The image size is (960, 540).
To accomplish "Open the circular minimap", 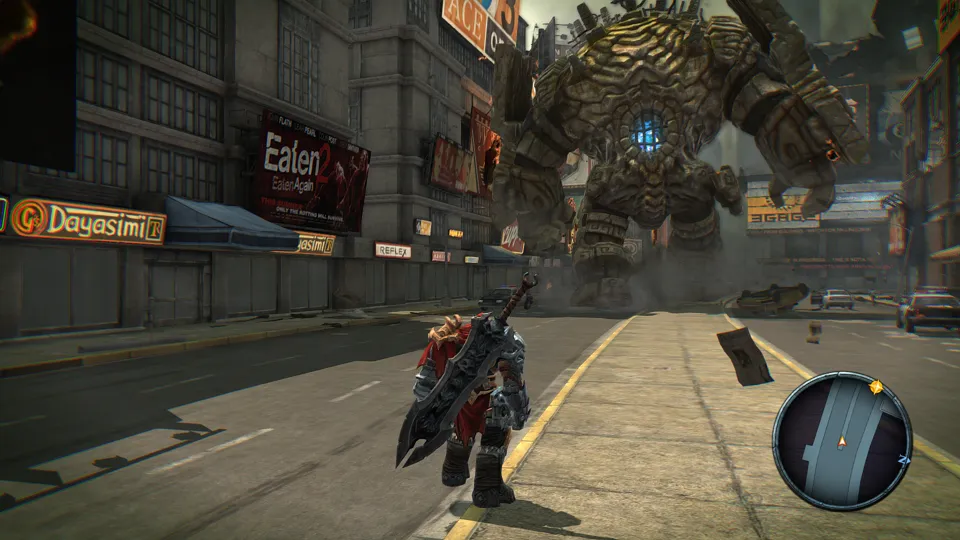I will 842,441.
